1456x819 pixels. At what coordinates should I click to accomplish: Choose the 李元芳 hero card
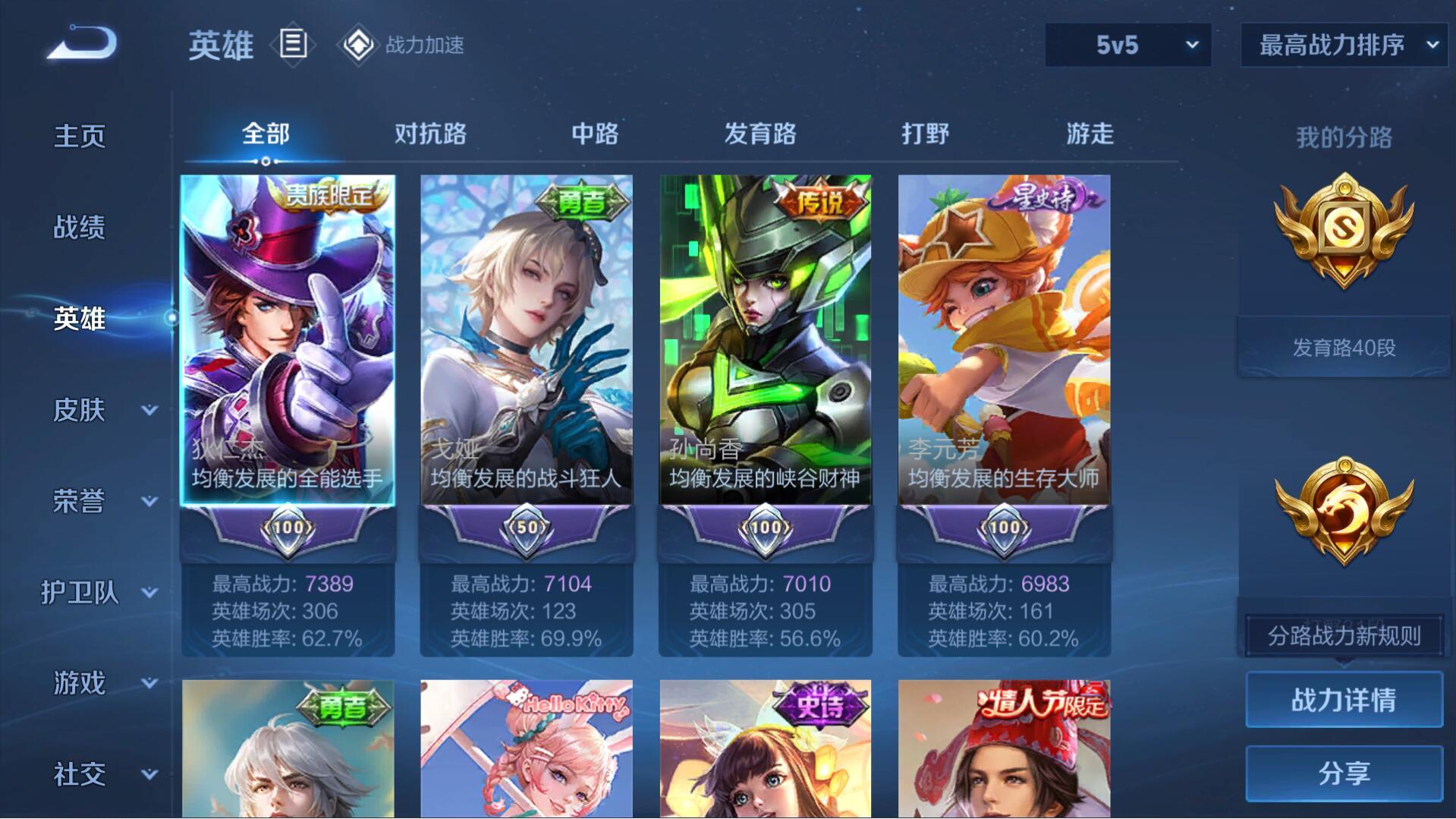[x=1004, y=340]
